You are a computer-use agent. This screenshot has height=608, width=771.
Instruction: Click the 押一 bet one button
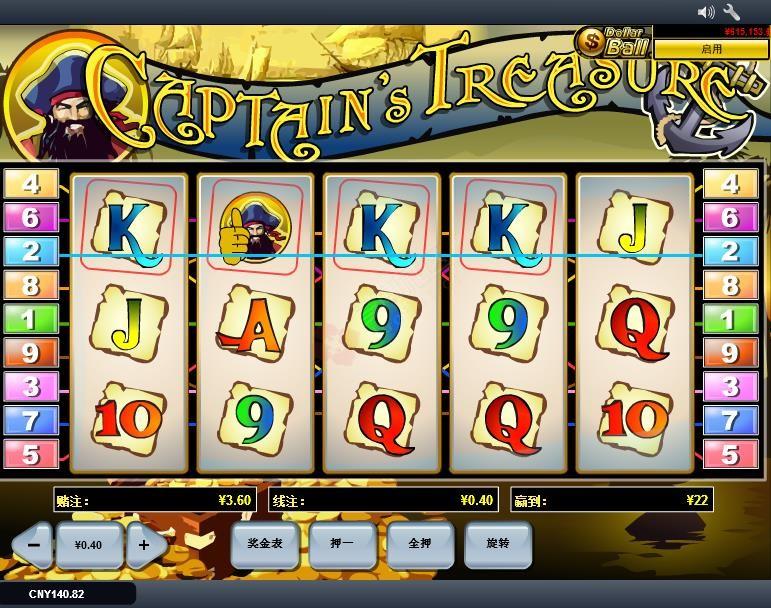[341, 544]
